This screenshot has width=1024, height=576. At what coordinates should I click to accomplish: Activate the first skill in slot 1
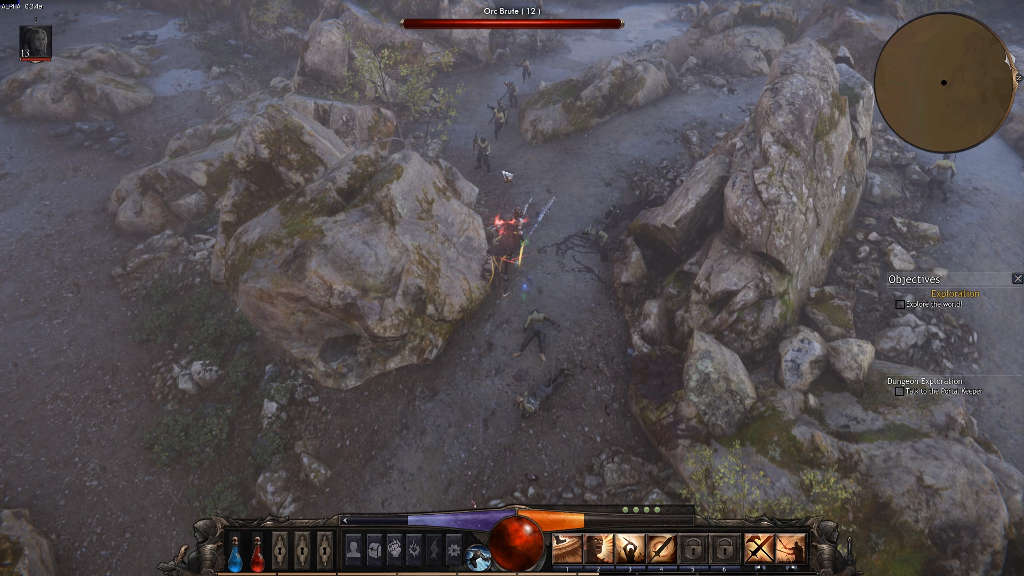point(568,548)
